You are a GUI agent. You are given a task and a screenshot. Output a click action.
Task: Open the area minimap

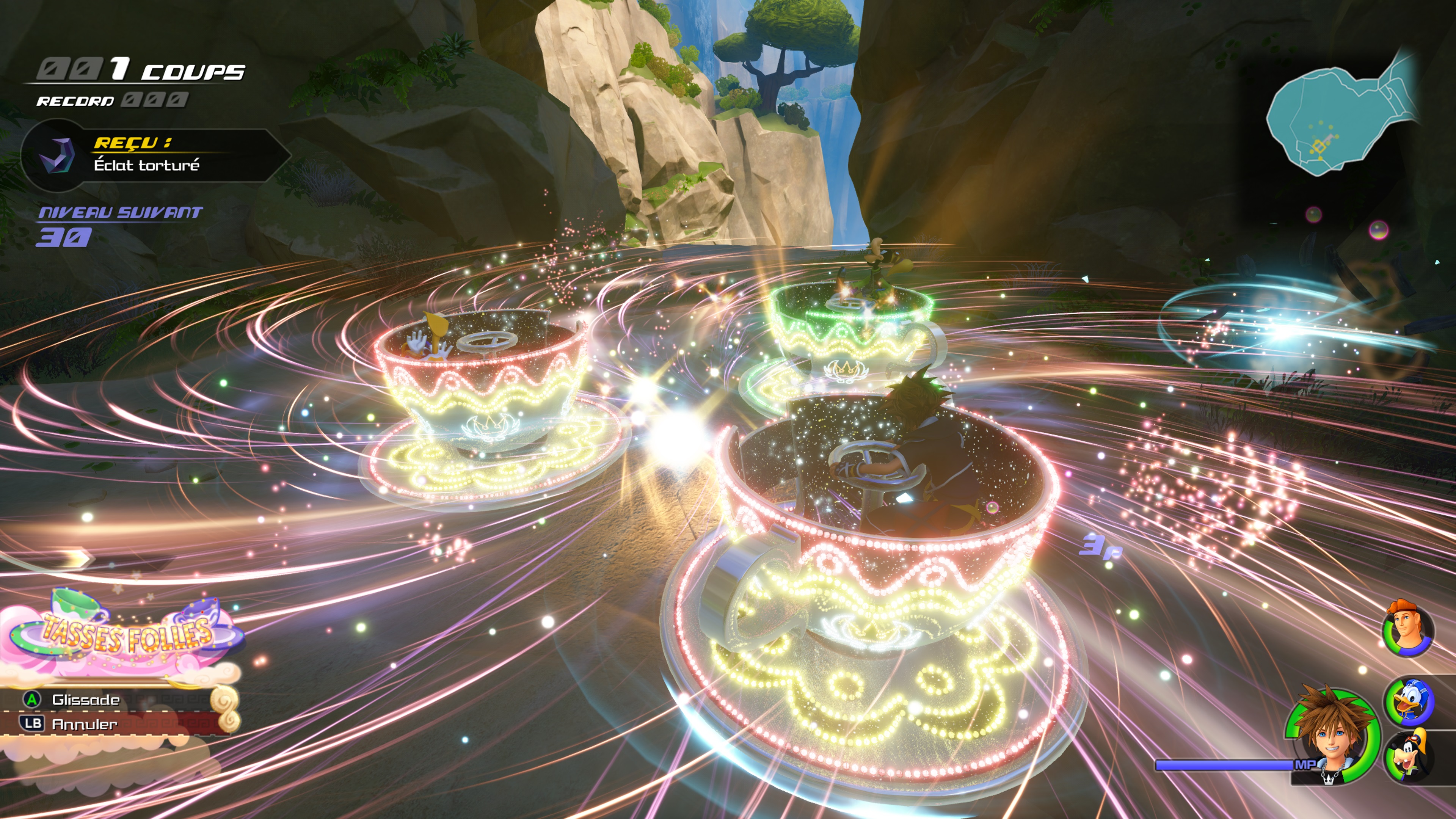pyautogui.click(x=1340, y=119)
